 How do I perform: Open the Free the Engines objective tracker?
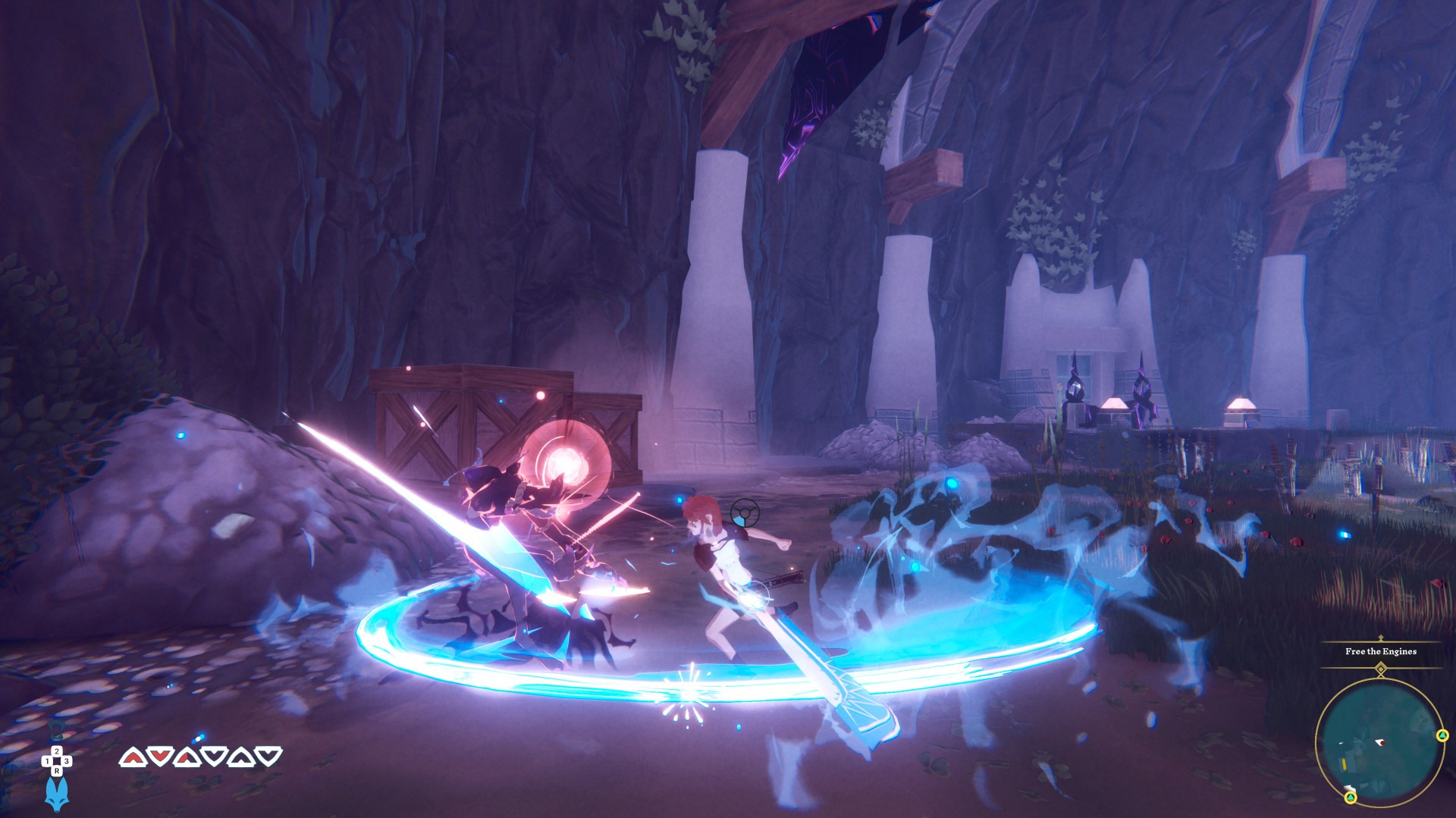tap(1380, 651)
